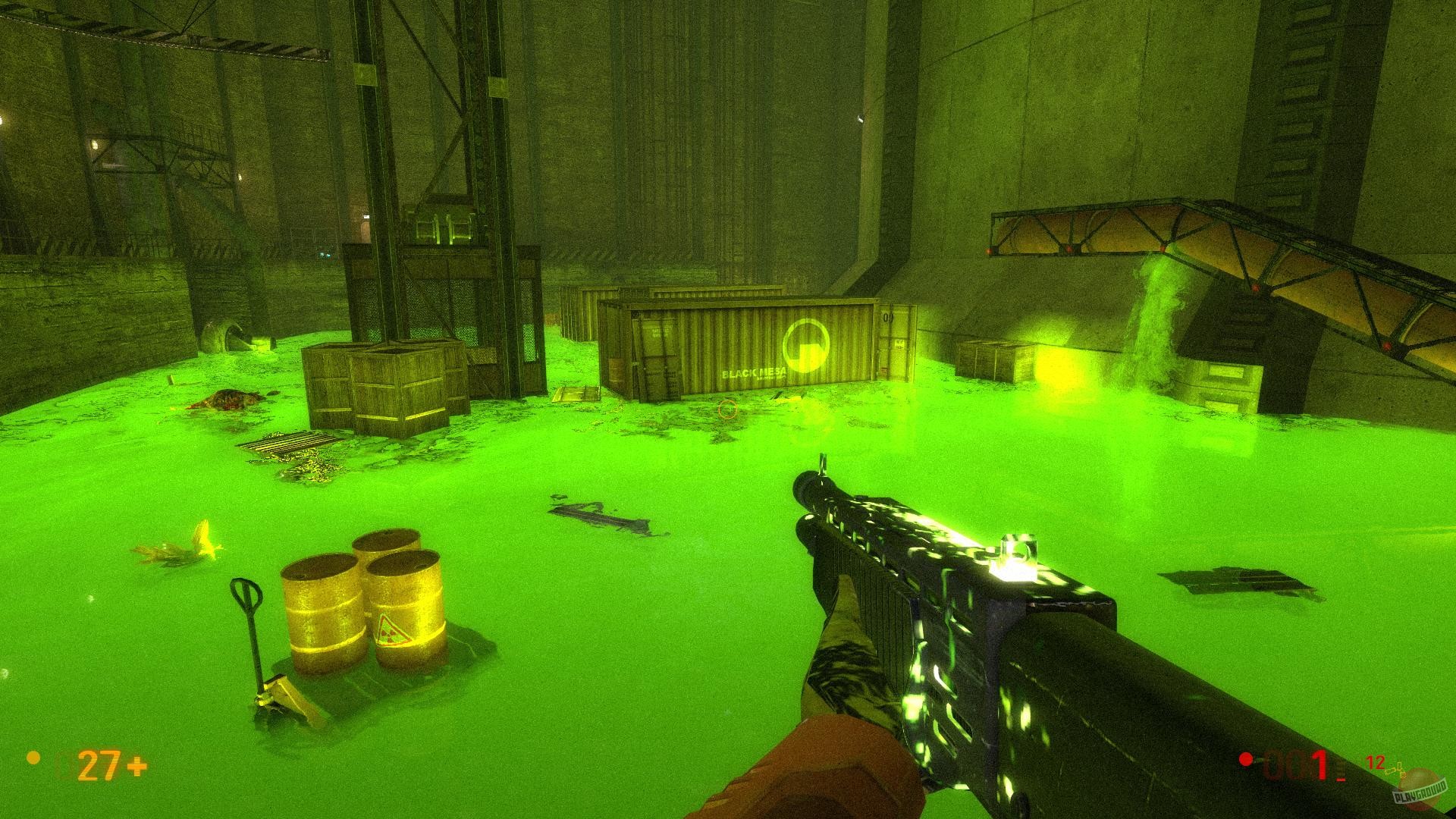Click the red ammo indicator dot
This screenshot has width=1456, height=819.
click(1244, 759)
